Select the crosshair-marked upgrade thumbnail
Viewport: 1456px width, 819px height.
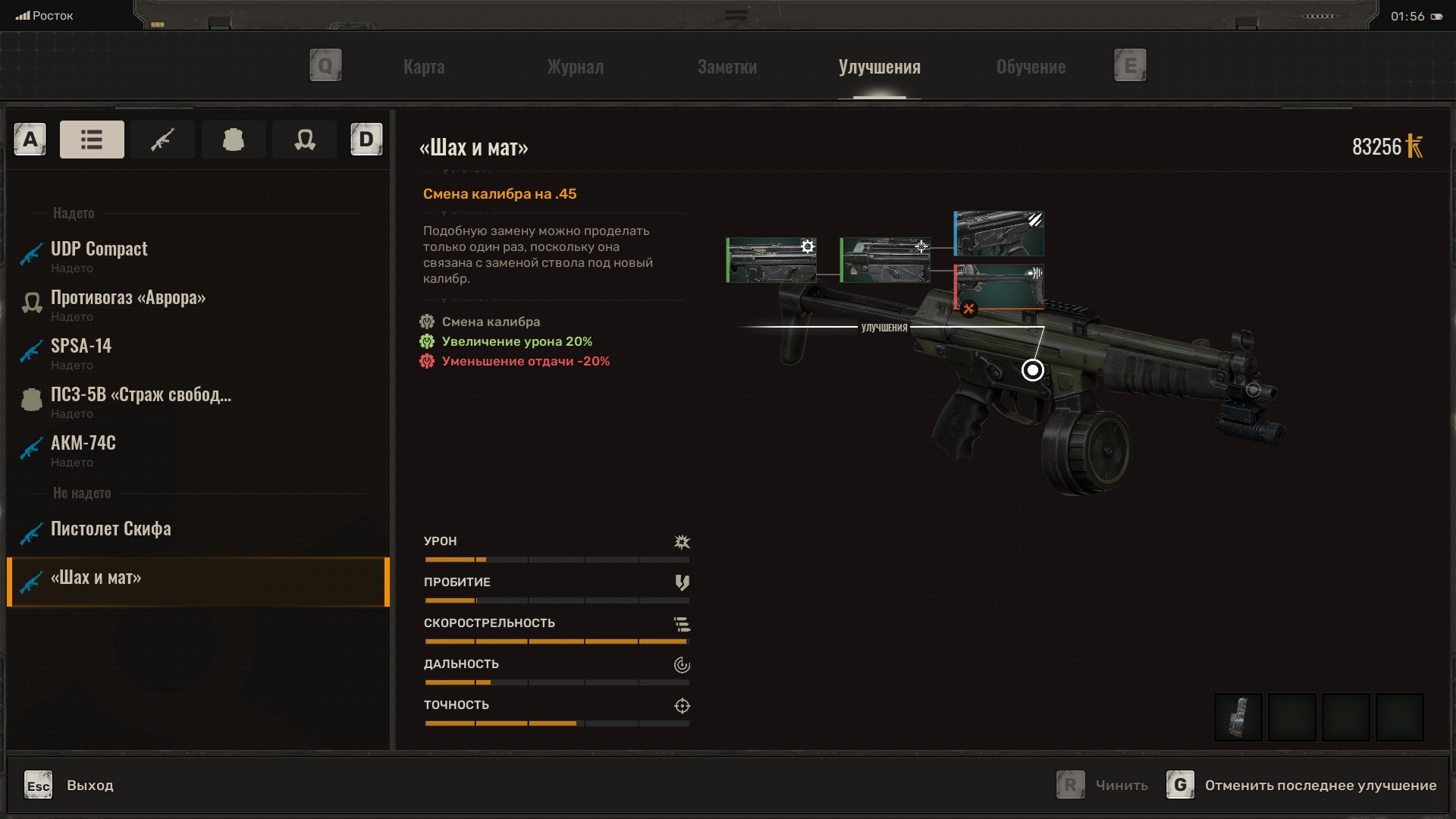pos(885,260)
